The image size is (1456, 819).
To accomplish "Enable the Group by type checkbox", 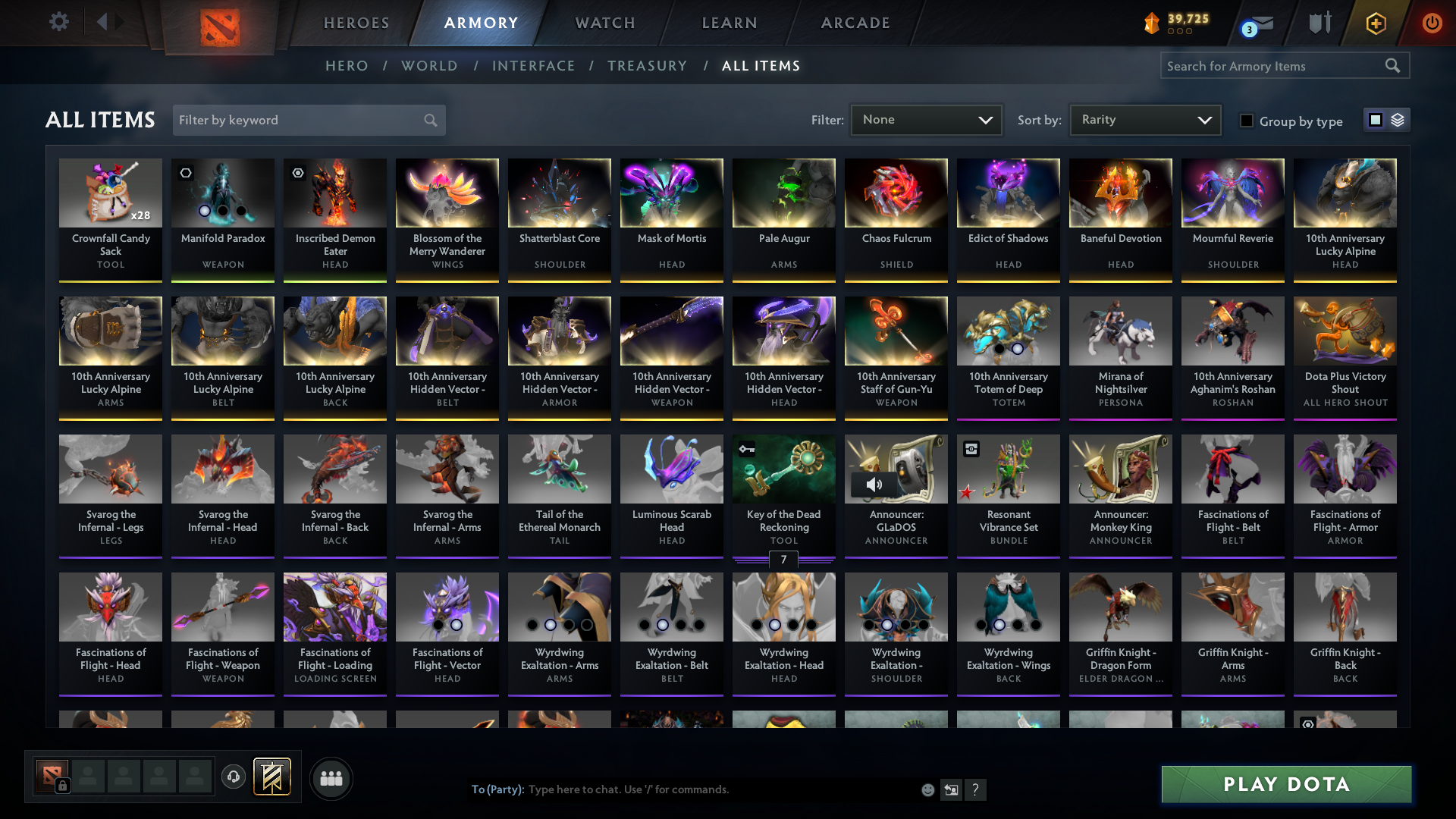I will [1247, 121].
